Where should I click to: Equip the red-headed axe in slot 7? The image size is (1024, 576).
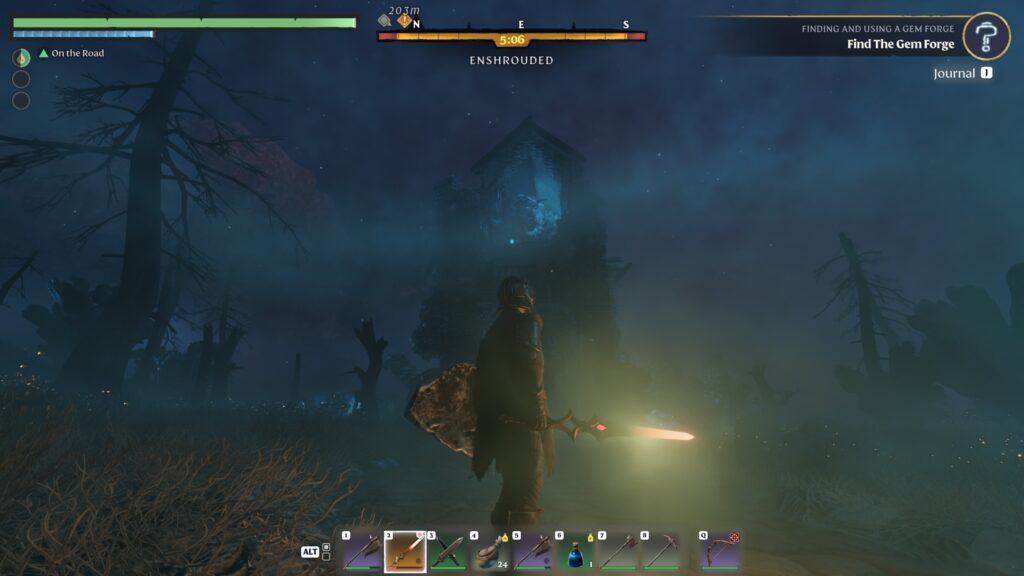pyautogui.click(x=619, y=551)
